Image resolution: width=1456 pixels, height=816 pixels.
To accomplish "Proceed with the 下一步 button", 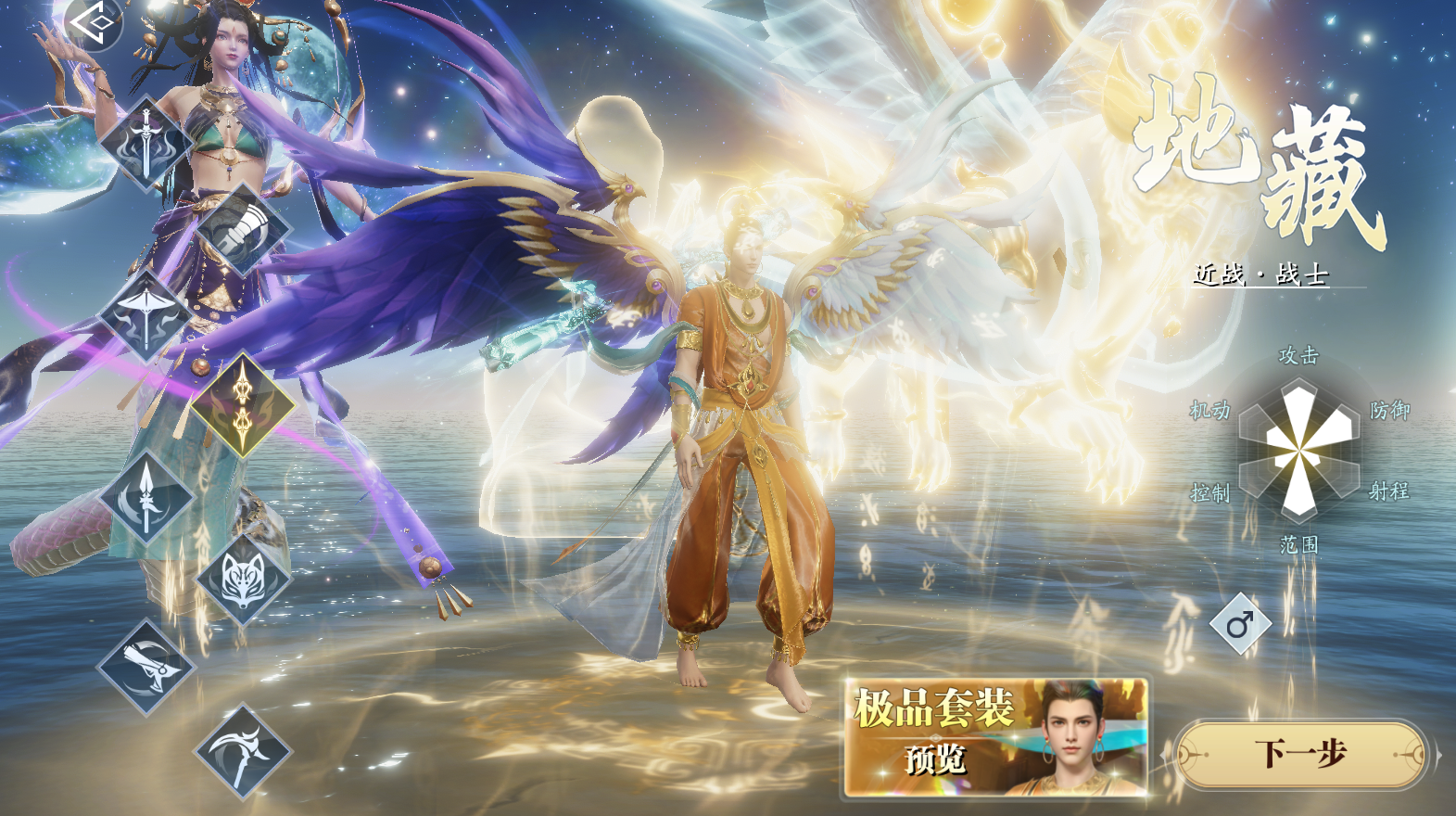I will (1300, 754).
